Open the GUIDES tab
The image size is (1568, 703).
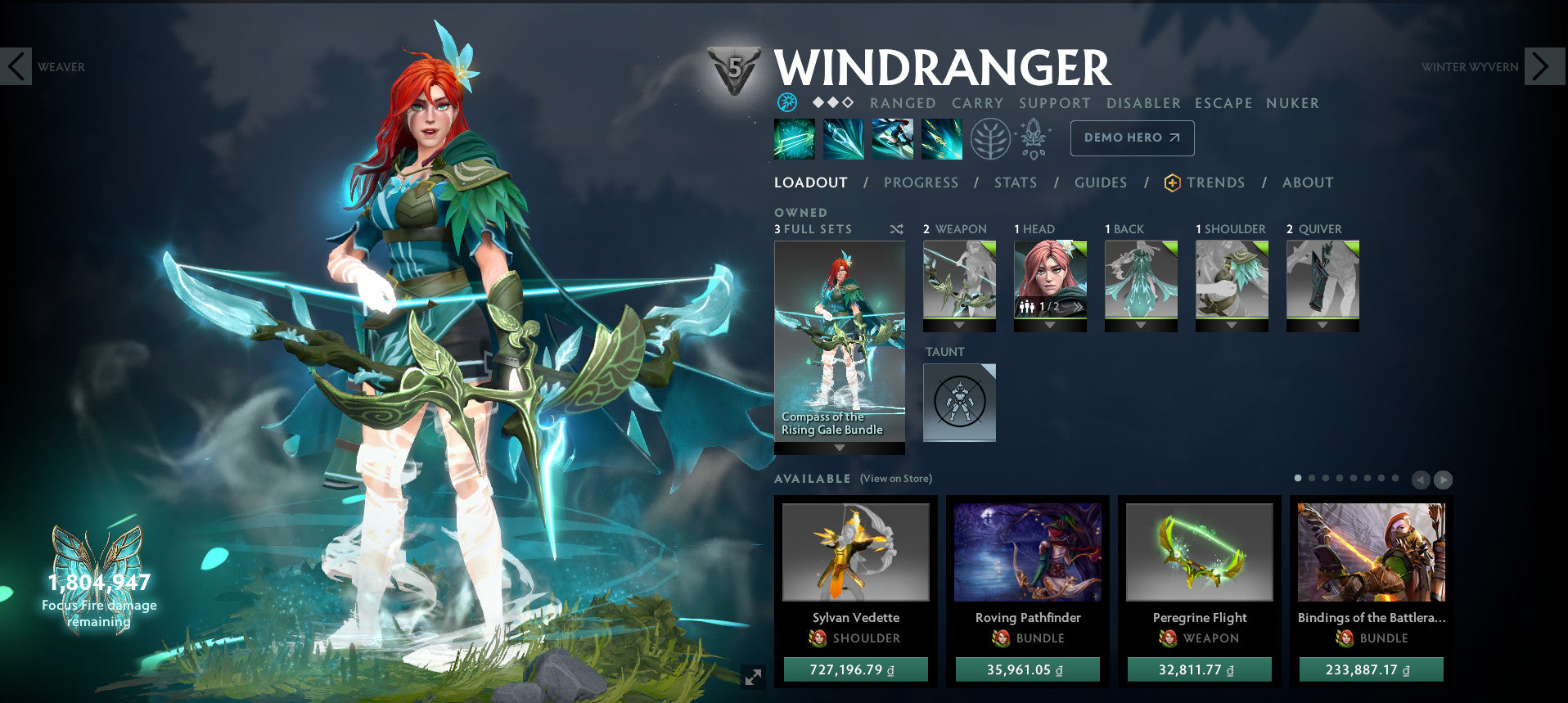tap(1100, 183)
